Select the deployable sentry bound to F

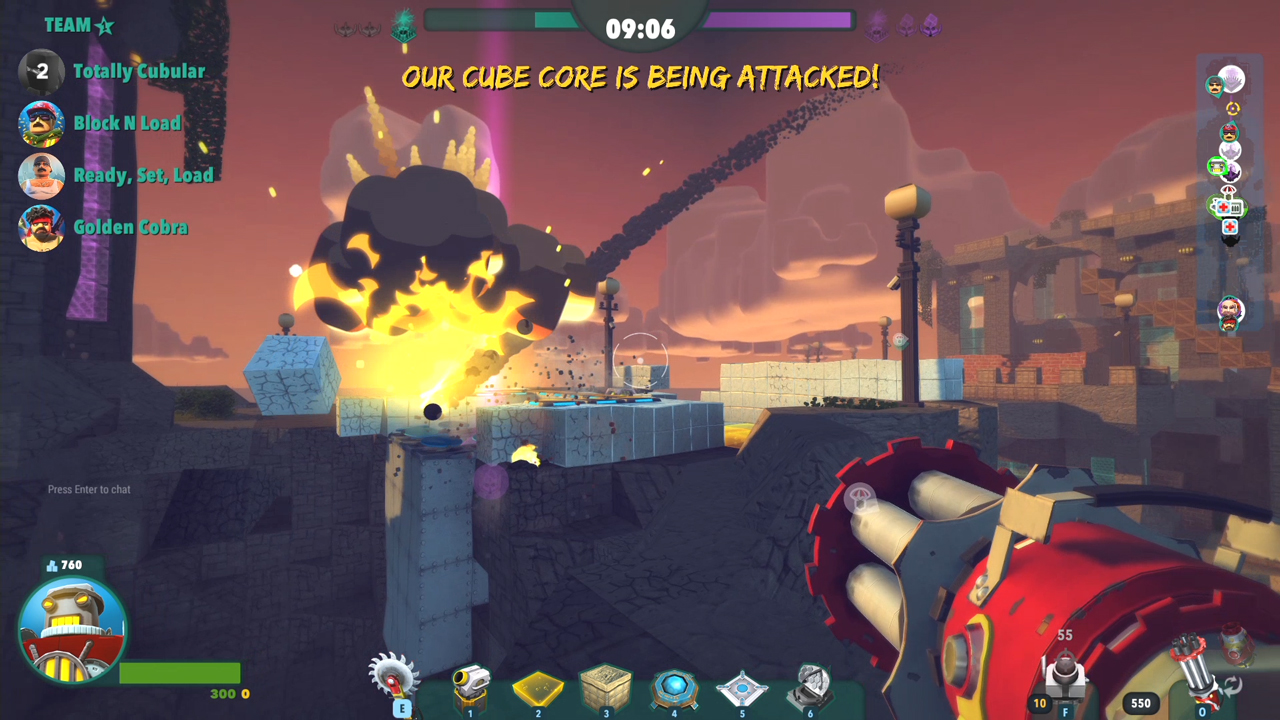(1063, 675)
